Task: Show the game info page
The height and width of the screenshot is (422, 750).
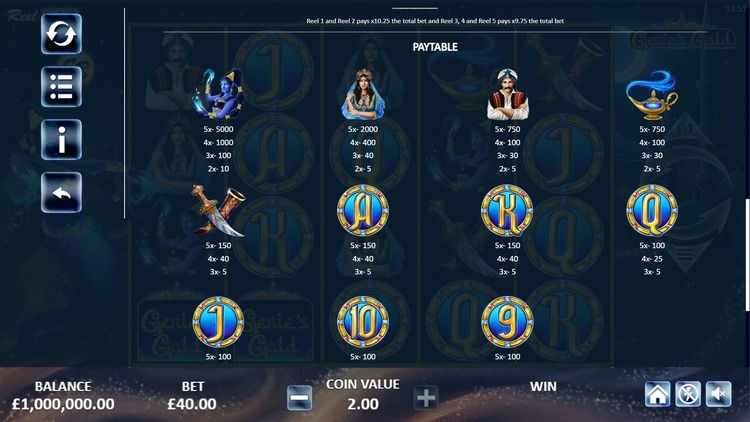Action: click(61, 140)
